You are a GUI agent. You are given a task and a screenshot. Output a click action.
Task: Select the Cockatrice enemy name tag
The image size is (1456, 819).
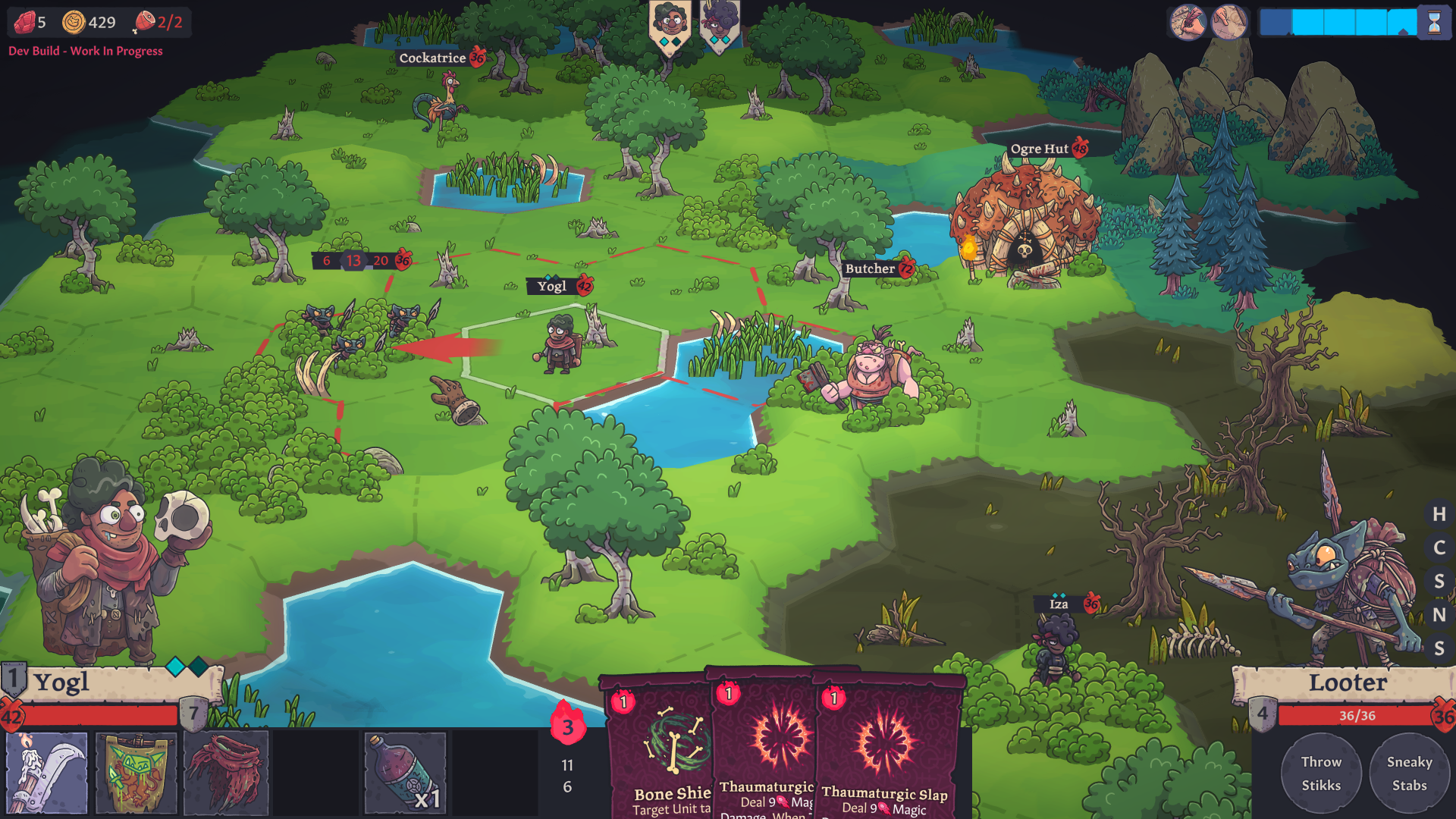pos(433,58)
